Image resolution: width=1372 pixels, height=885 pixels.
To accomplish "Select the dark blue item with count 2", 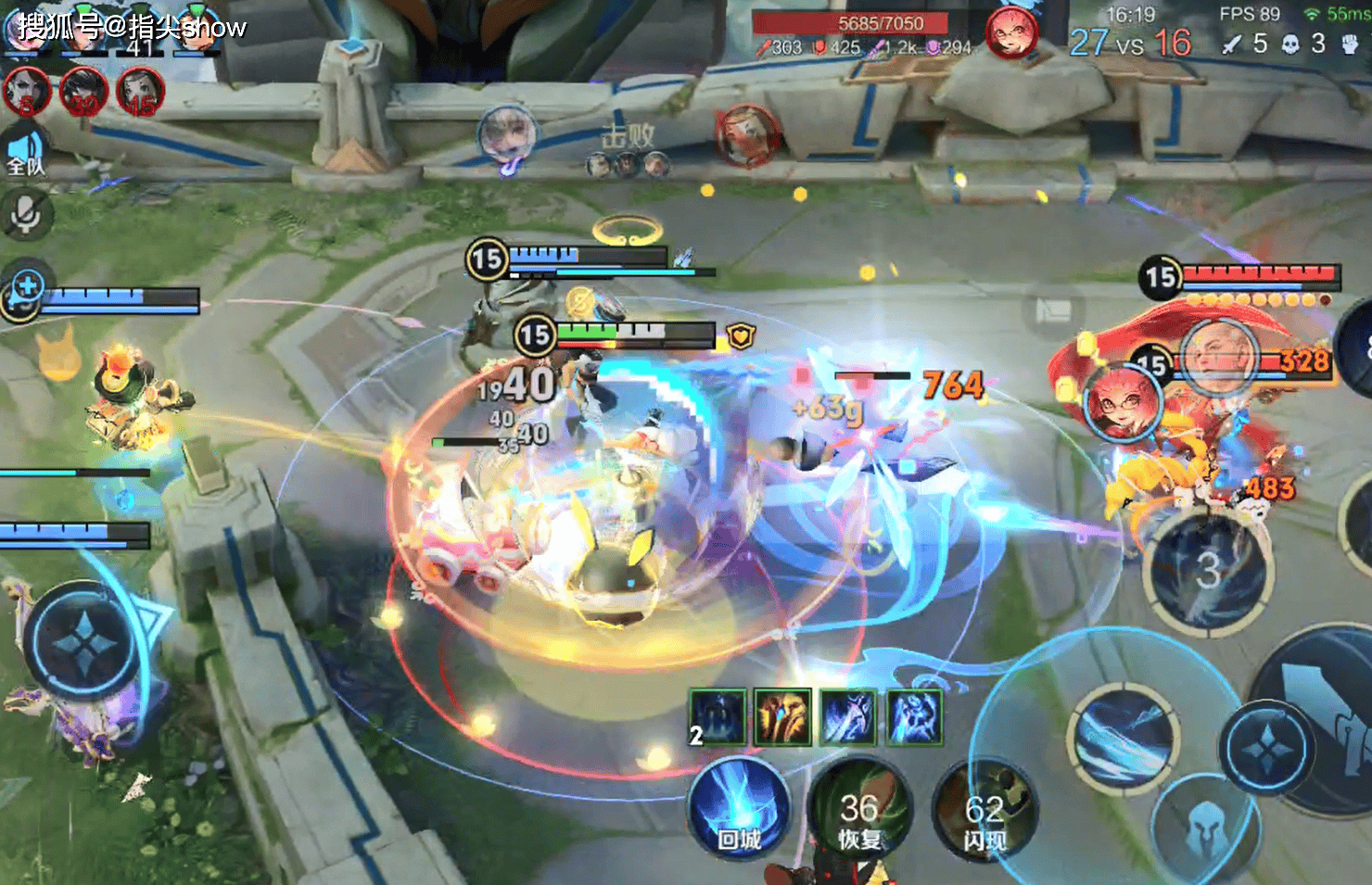I will (718, 716).
